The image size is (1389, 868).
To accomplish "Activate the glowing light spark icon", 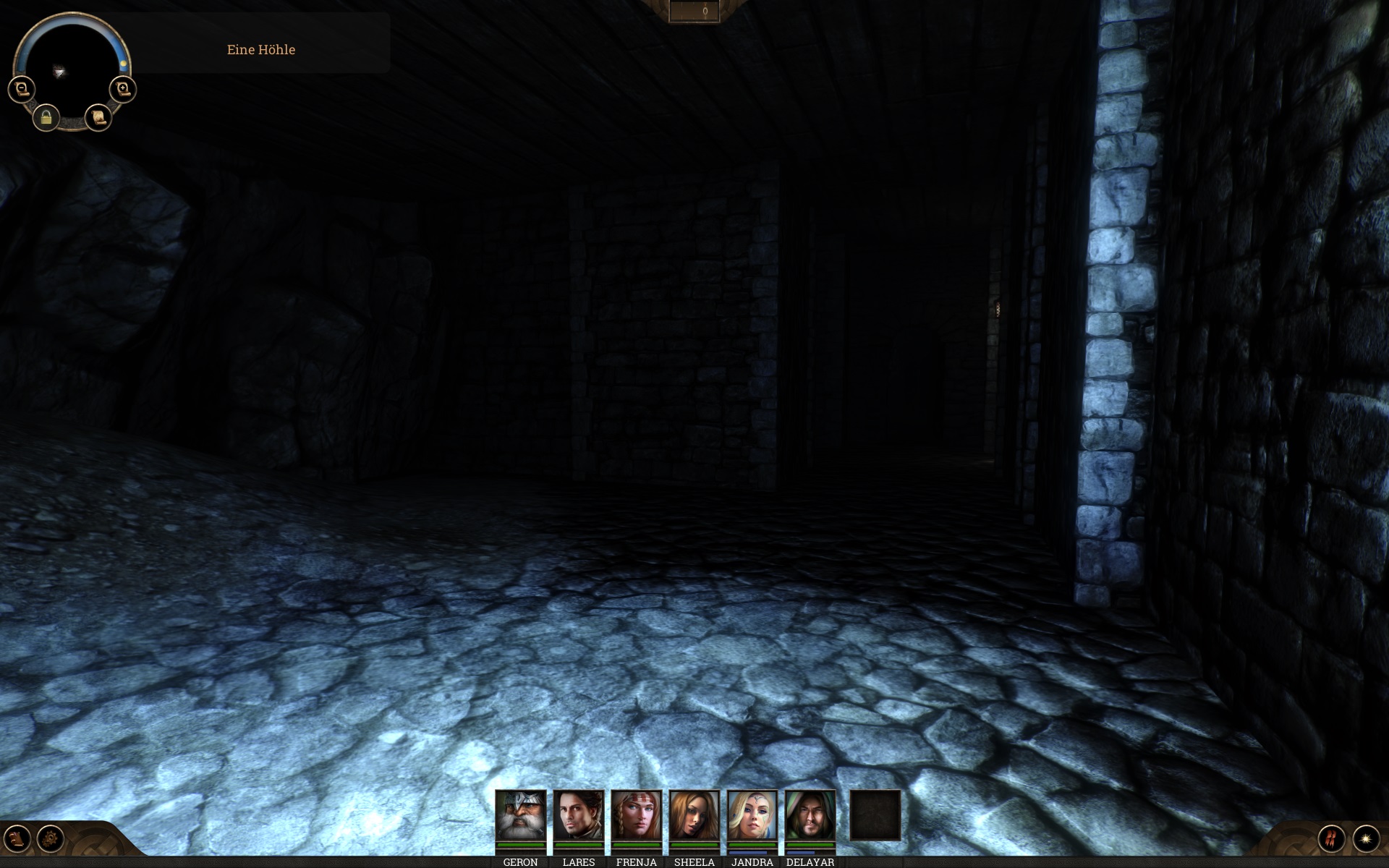I will (1366, 839).
